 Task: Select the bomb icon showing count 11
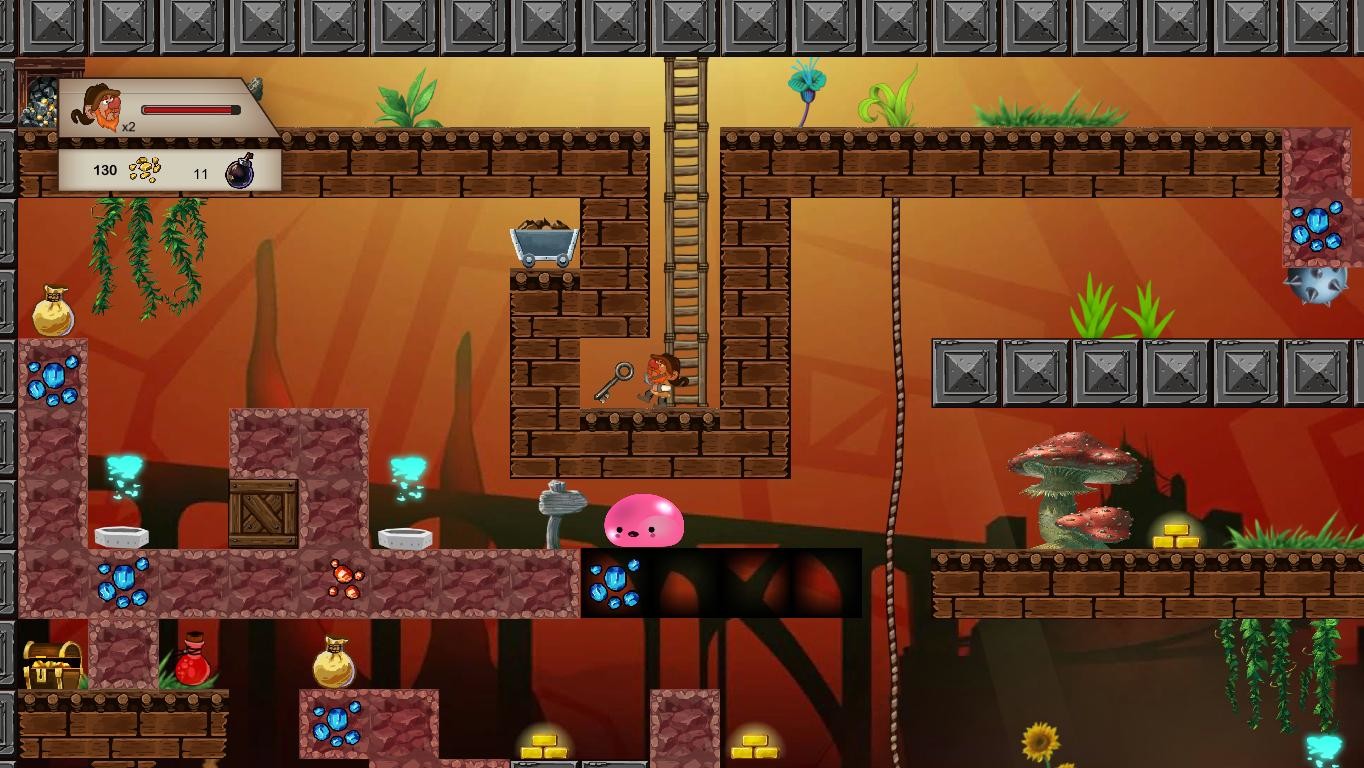239,172
